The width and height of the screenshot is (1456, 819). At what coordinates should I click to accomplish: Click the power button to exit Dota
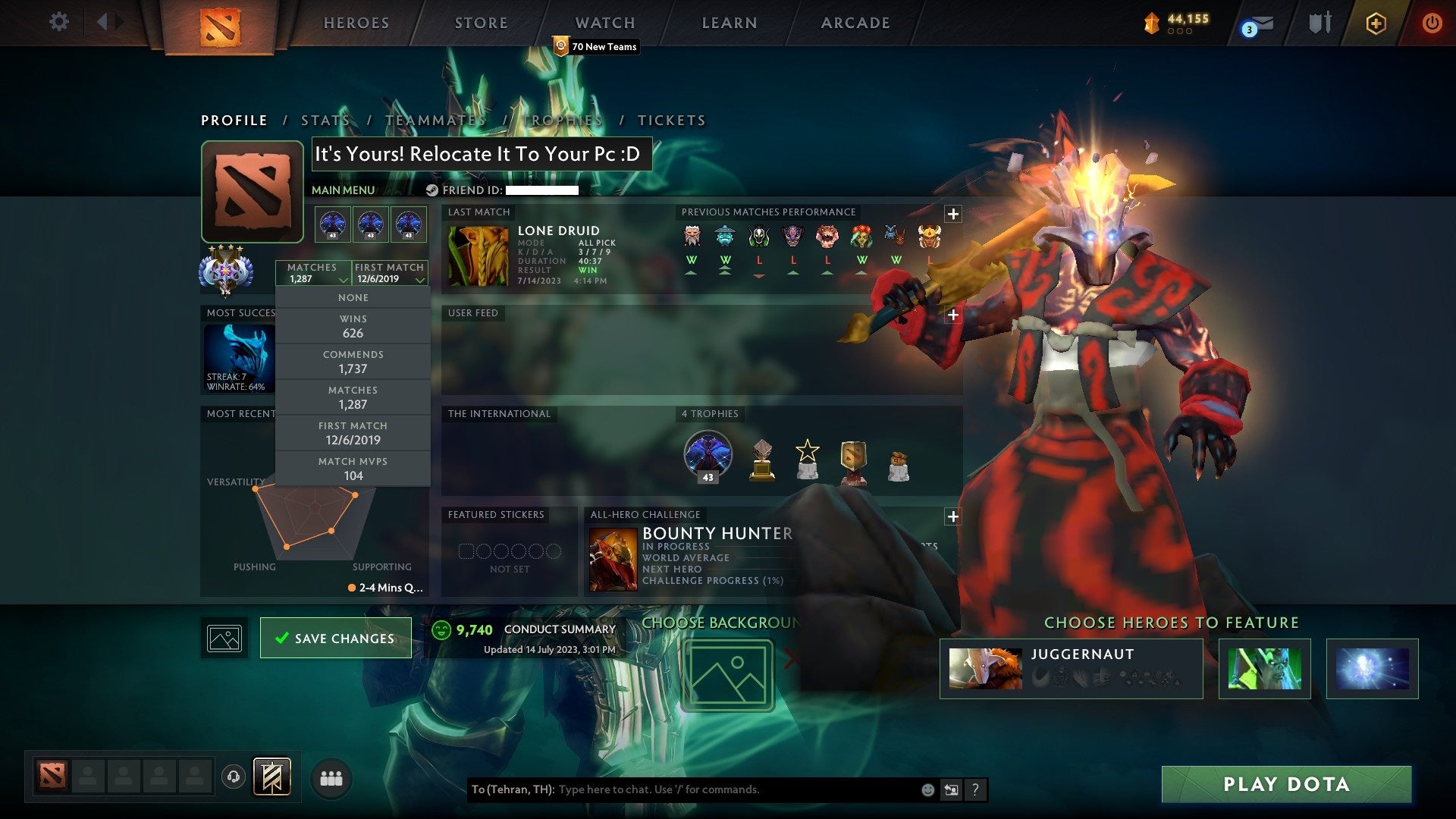tap(1432, 23)
